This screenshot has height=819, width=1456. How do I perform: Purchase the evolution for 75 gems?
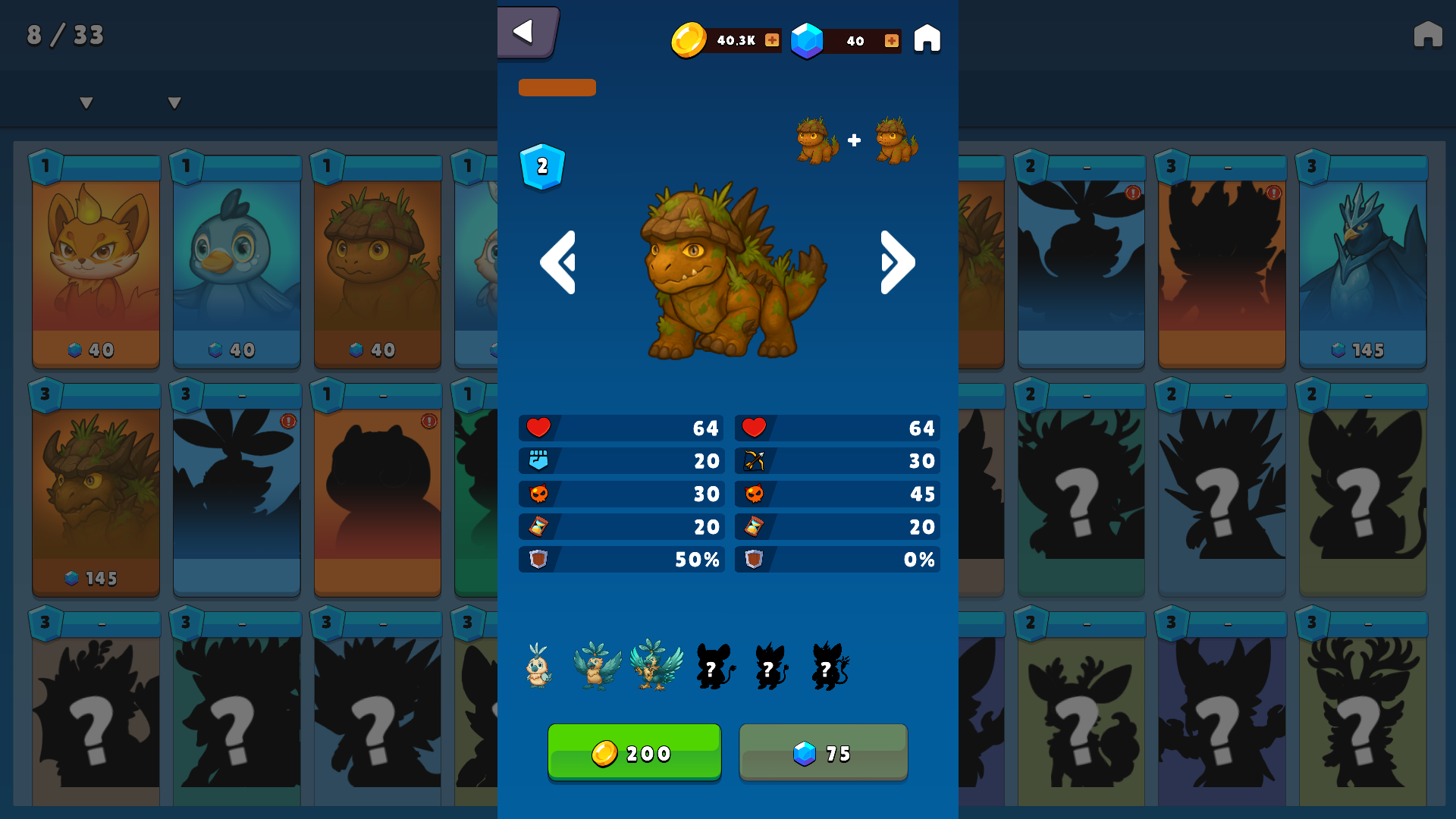click(823, 752)
